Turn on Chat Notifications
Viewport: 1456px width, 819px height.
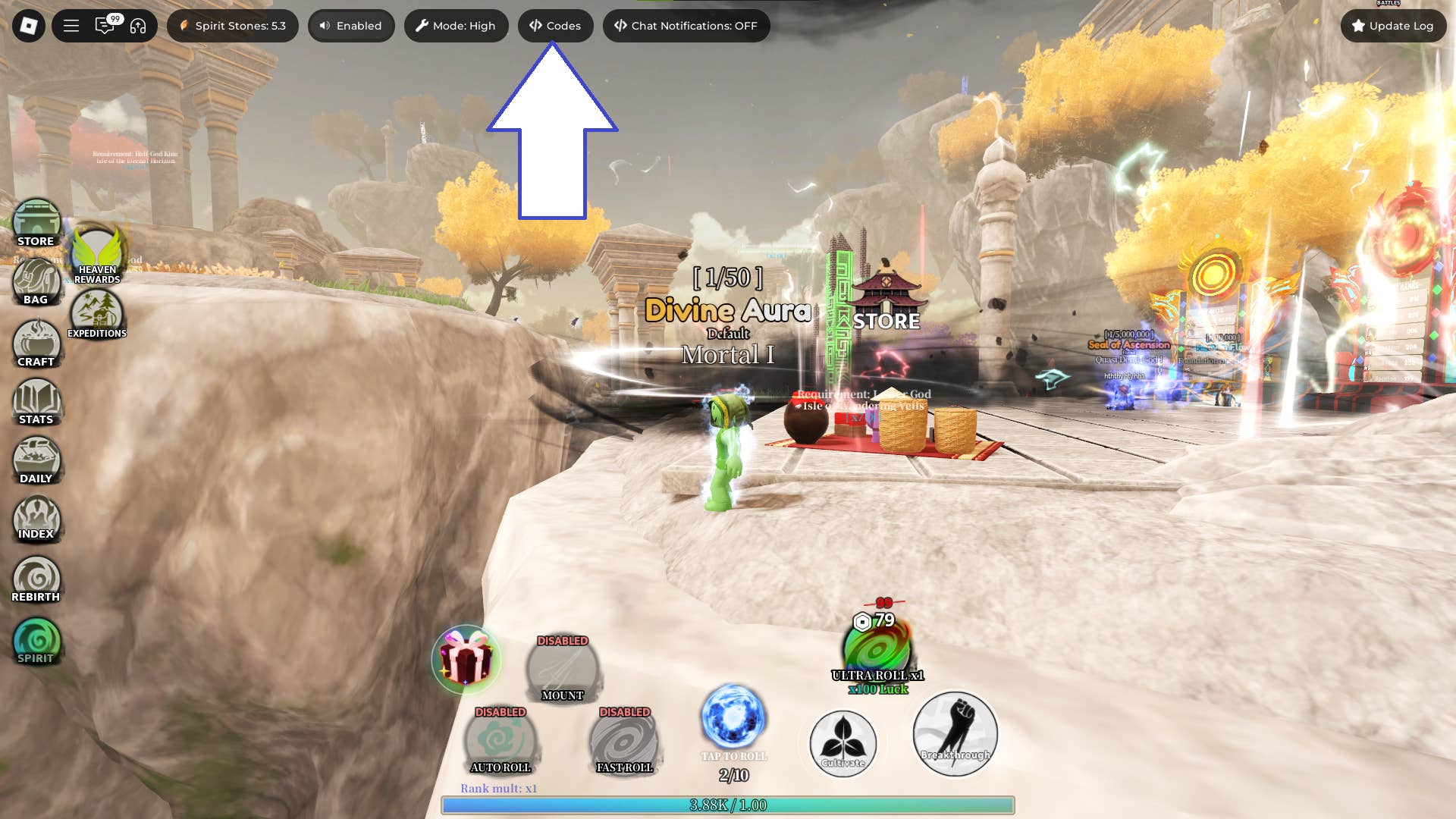pyautogui.click(x=686, y=25)
